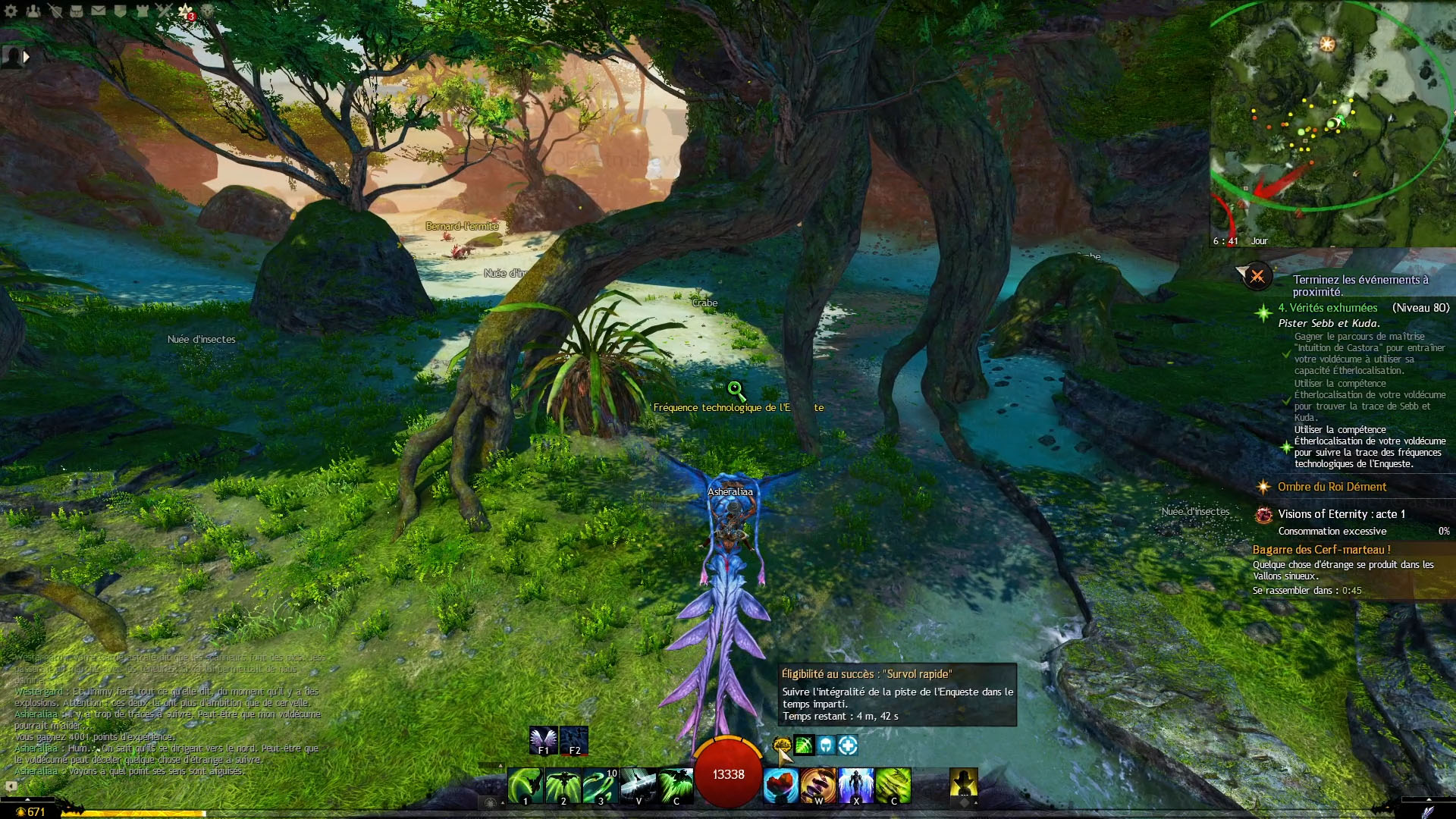Open the hero panel sword-and-shield icon
This screenshot has height=819, width=1456.
(55, 11)
